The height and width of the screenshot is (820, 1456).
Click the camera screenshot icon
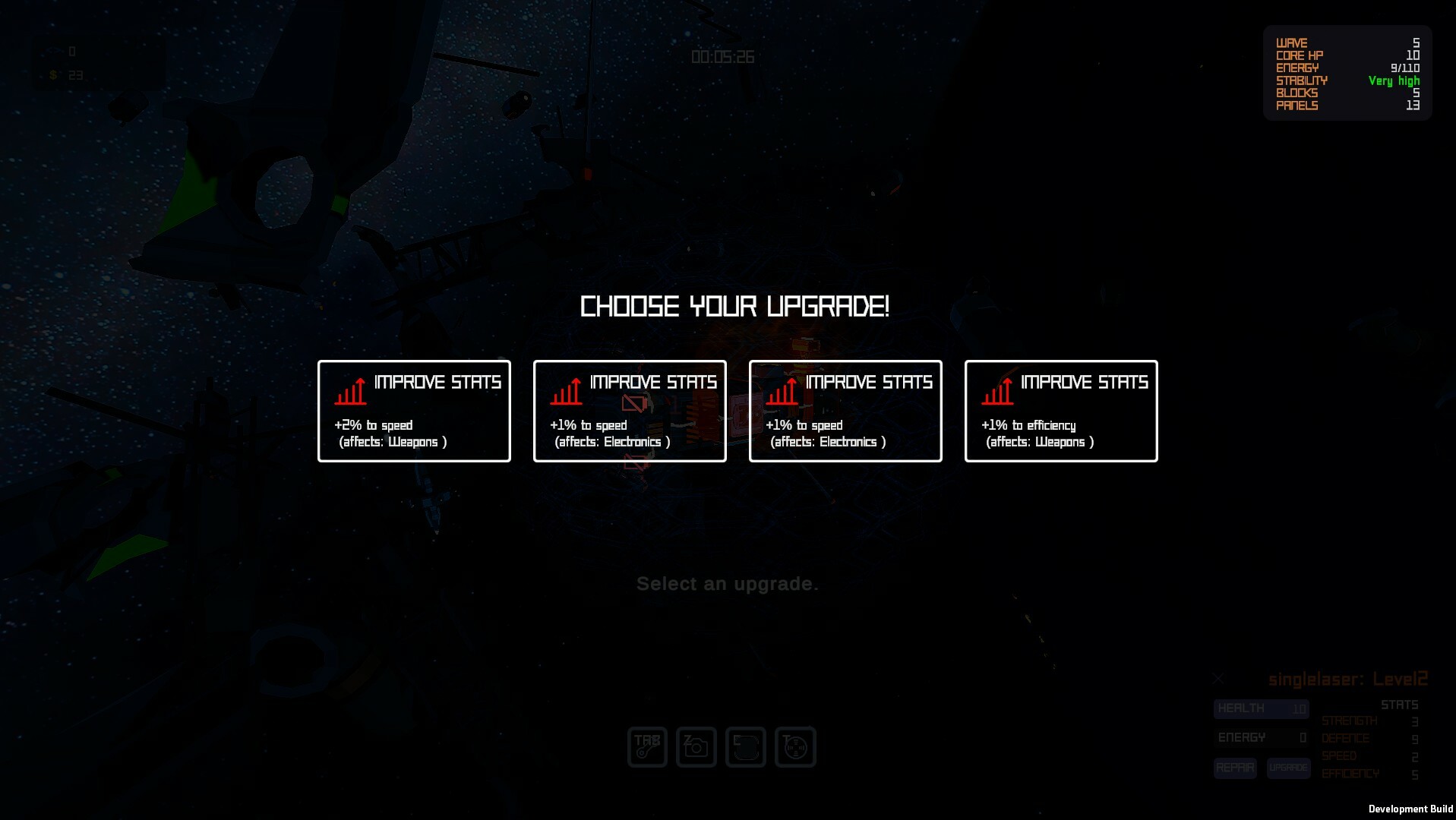click(696, 747)
